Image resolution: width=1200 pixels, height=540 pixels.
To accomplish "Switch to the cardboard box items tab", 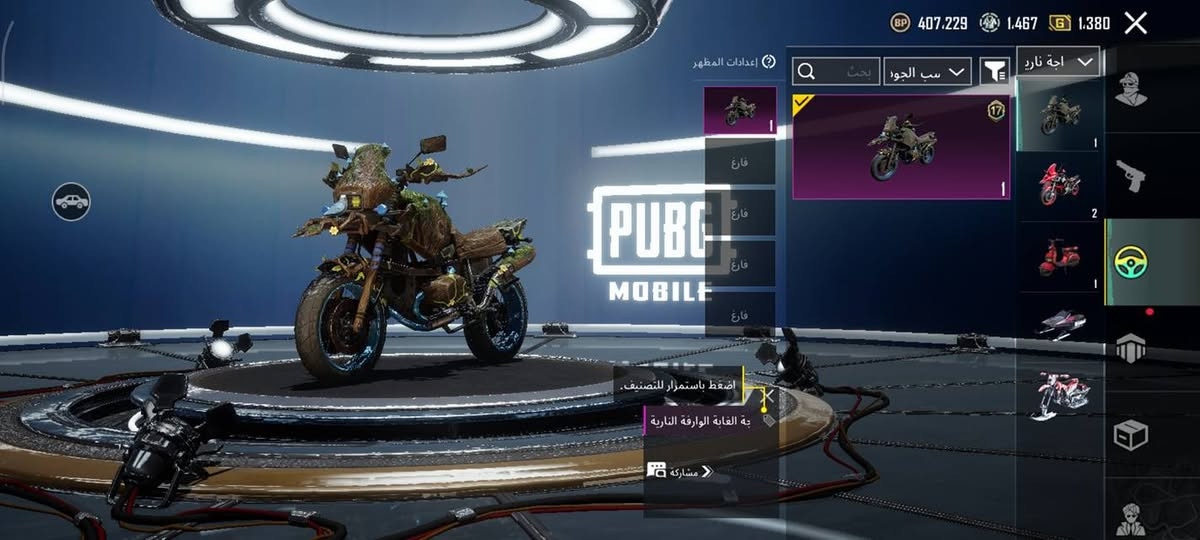I will coord(1131,435).
